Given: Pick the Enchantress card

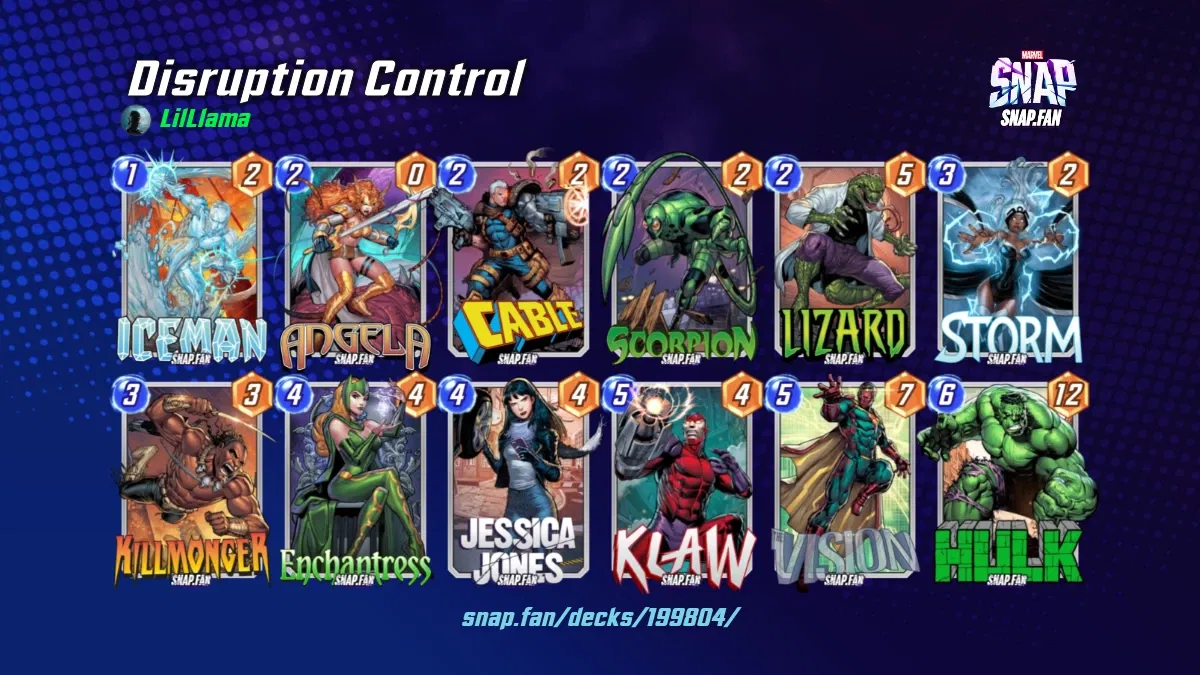Looking at the screenshot, I should tap(355, 480).
